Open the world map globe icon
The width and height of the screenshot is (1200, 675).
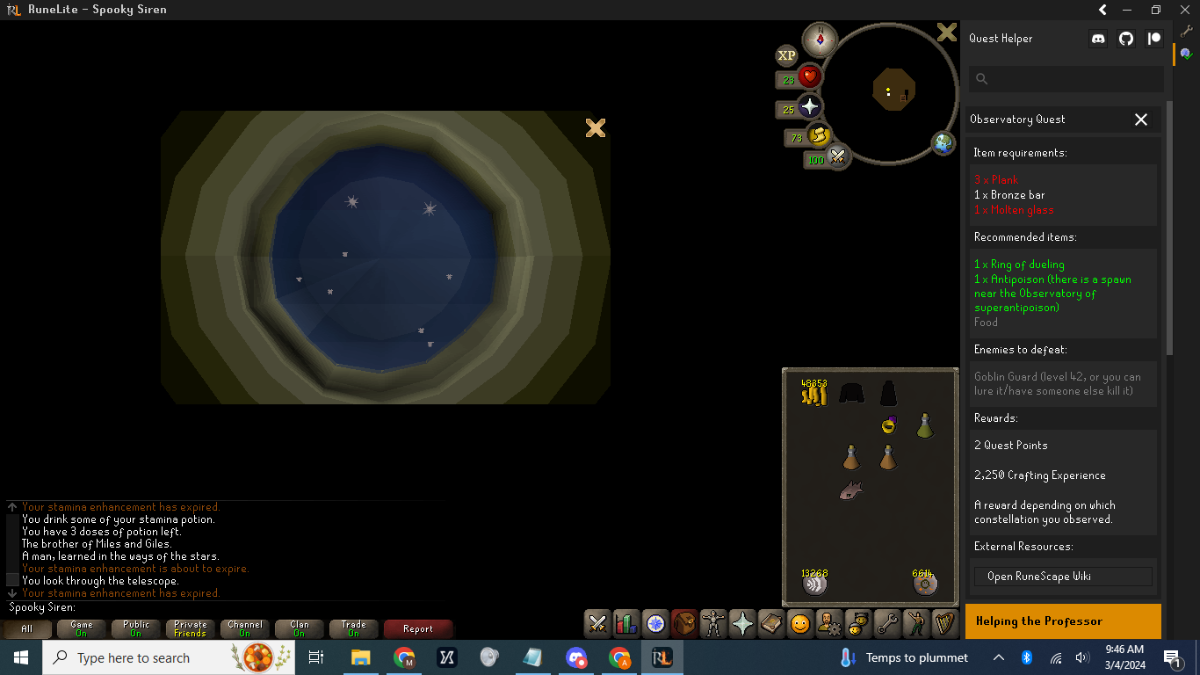pyautogui.click(x=943, y=143)
